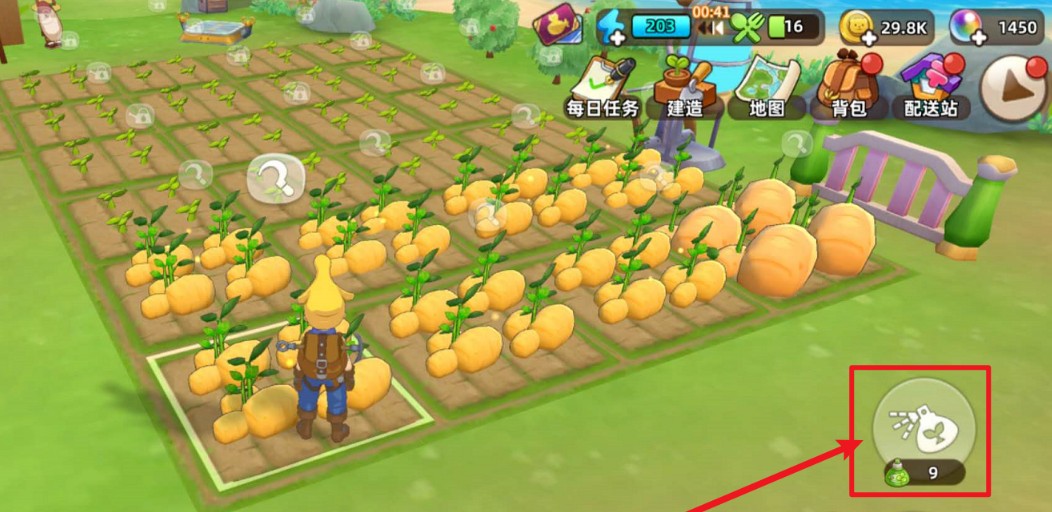Click the round brown arrow button

point(1014,87)
